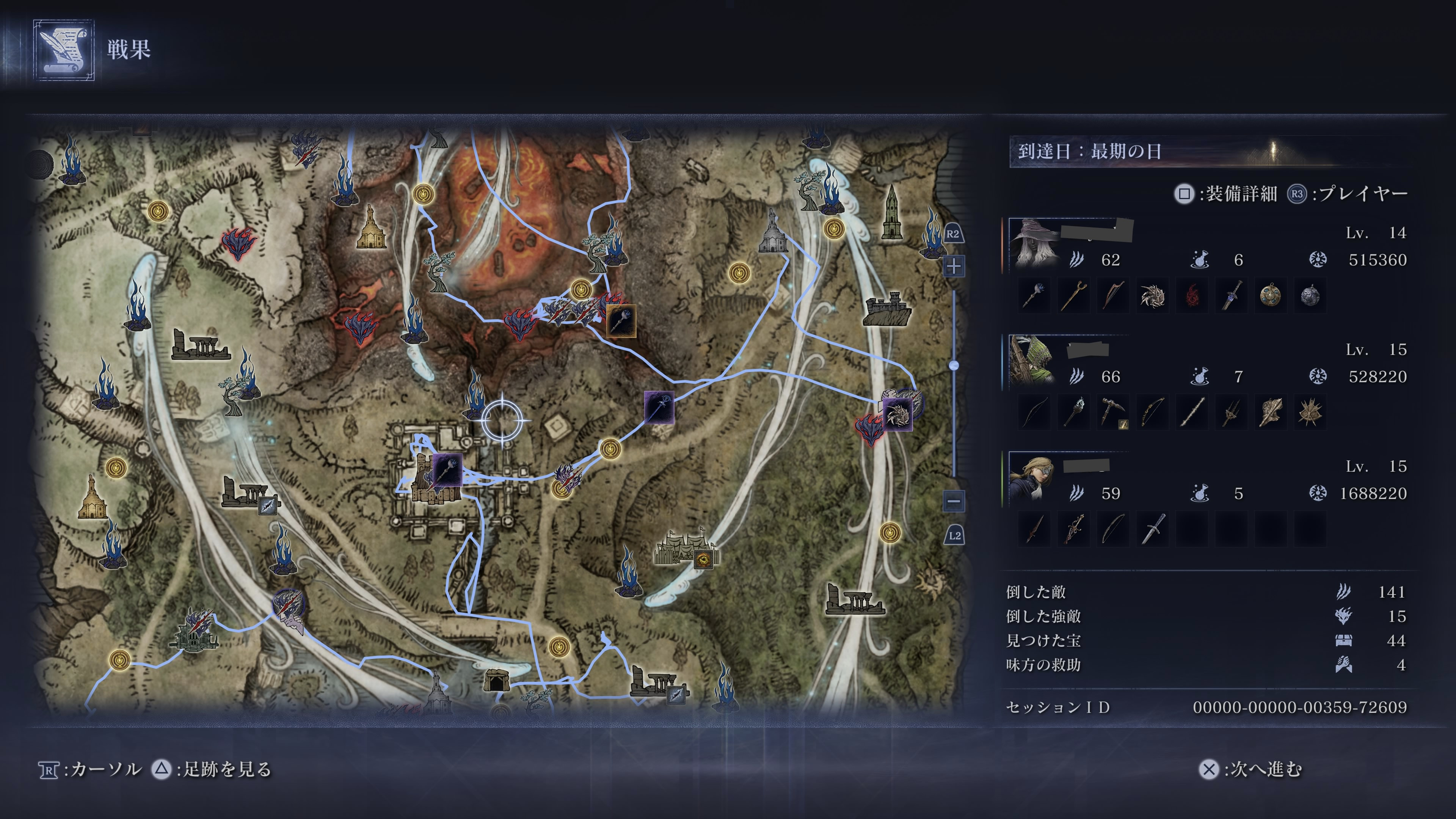Inspect the ornate rapier in third player's equipment

(1073, 530)
